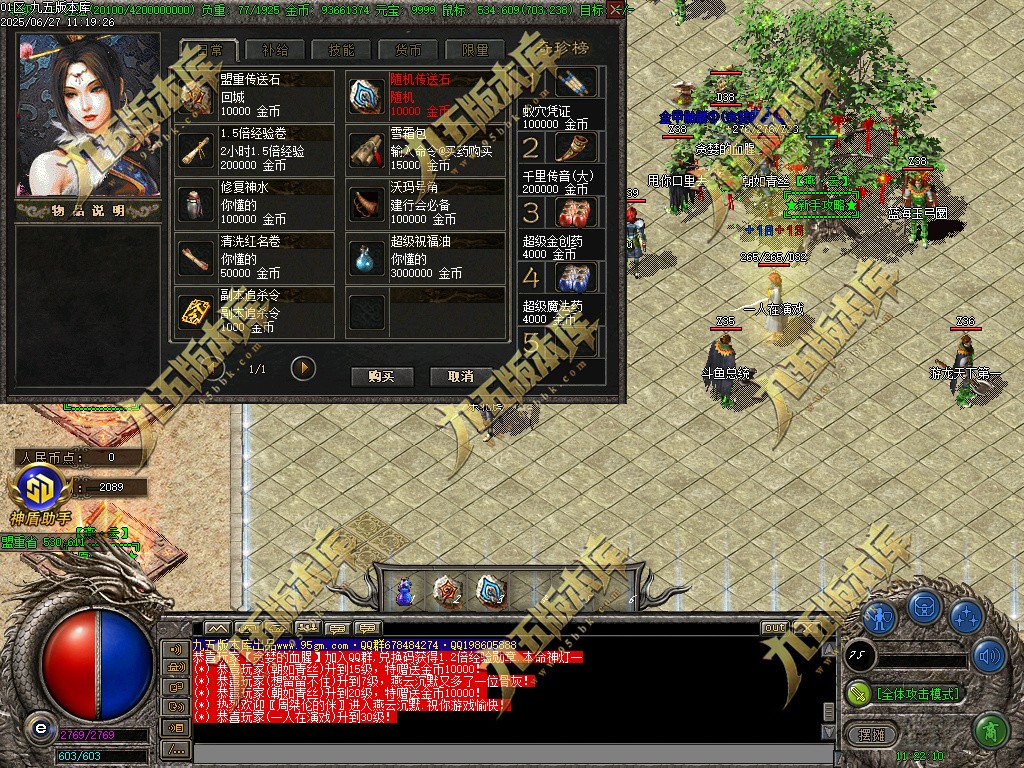Toggle the blue speaker sound button
This screenshot has height=768, width=1024.
tap(988, 656)
